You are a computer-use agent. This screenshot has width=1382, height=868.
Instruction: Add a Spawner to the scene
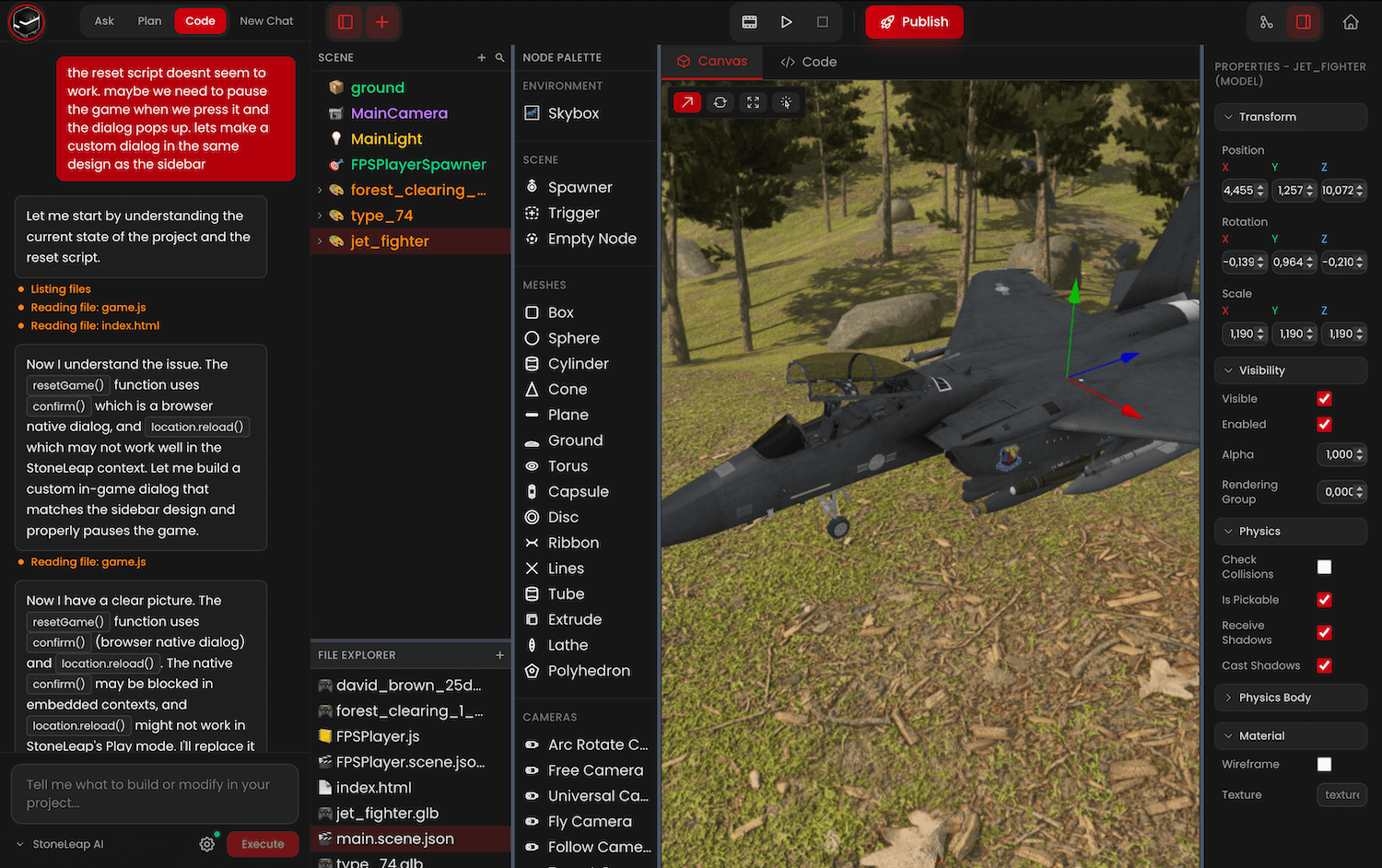(x=580, y=187)
